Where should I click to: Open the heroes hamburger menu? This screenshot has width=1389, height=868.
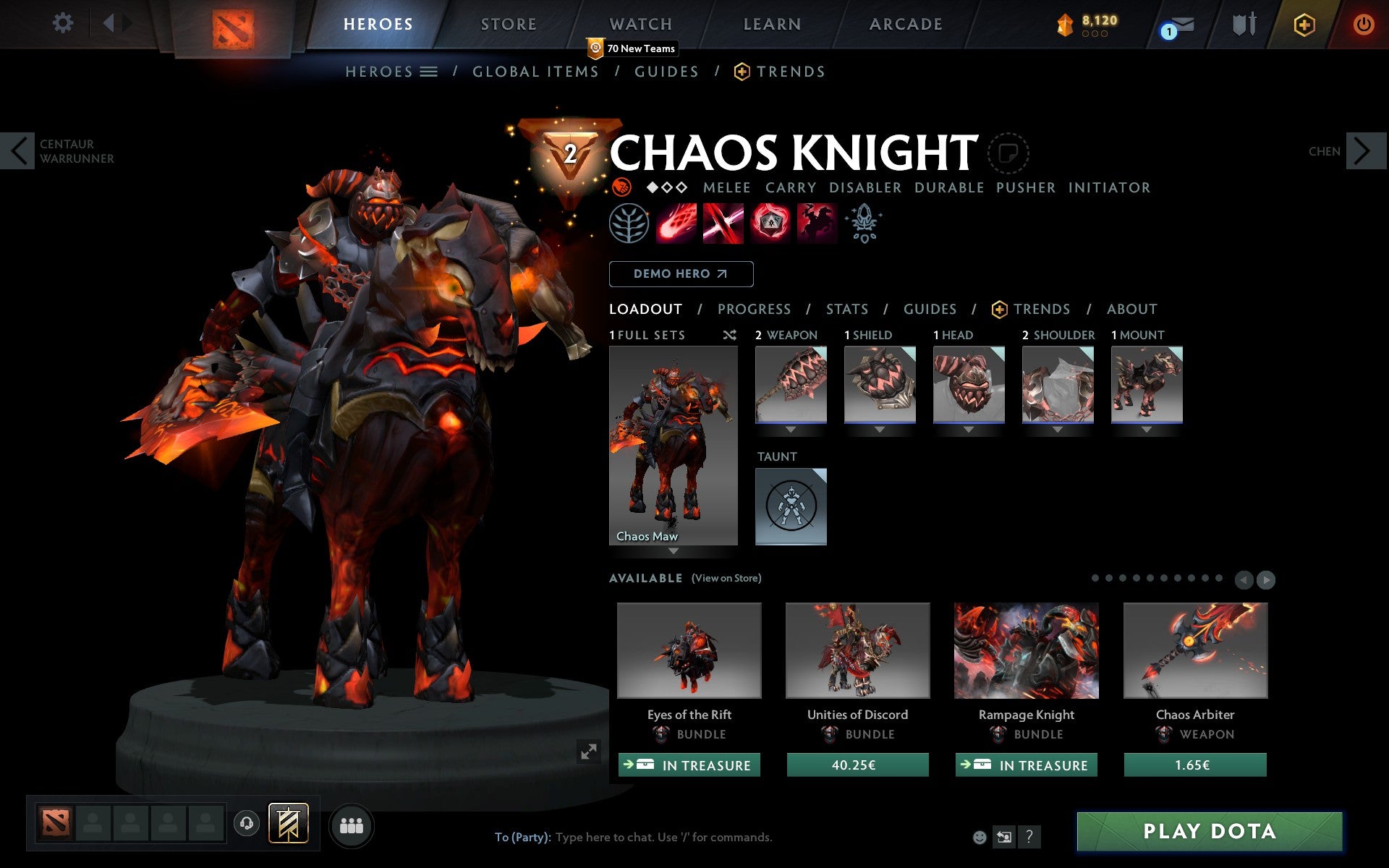(x=428, y=72)
